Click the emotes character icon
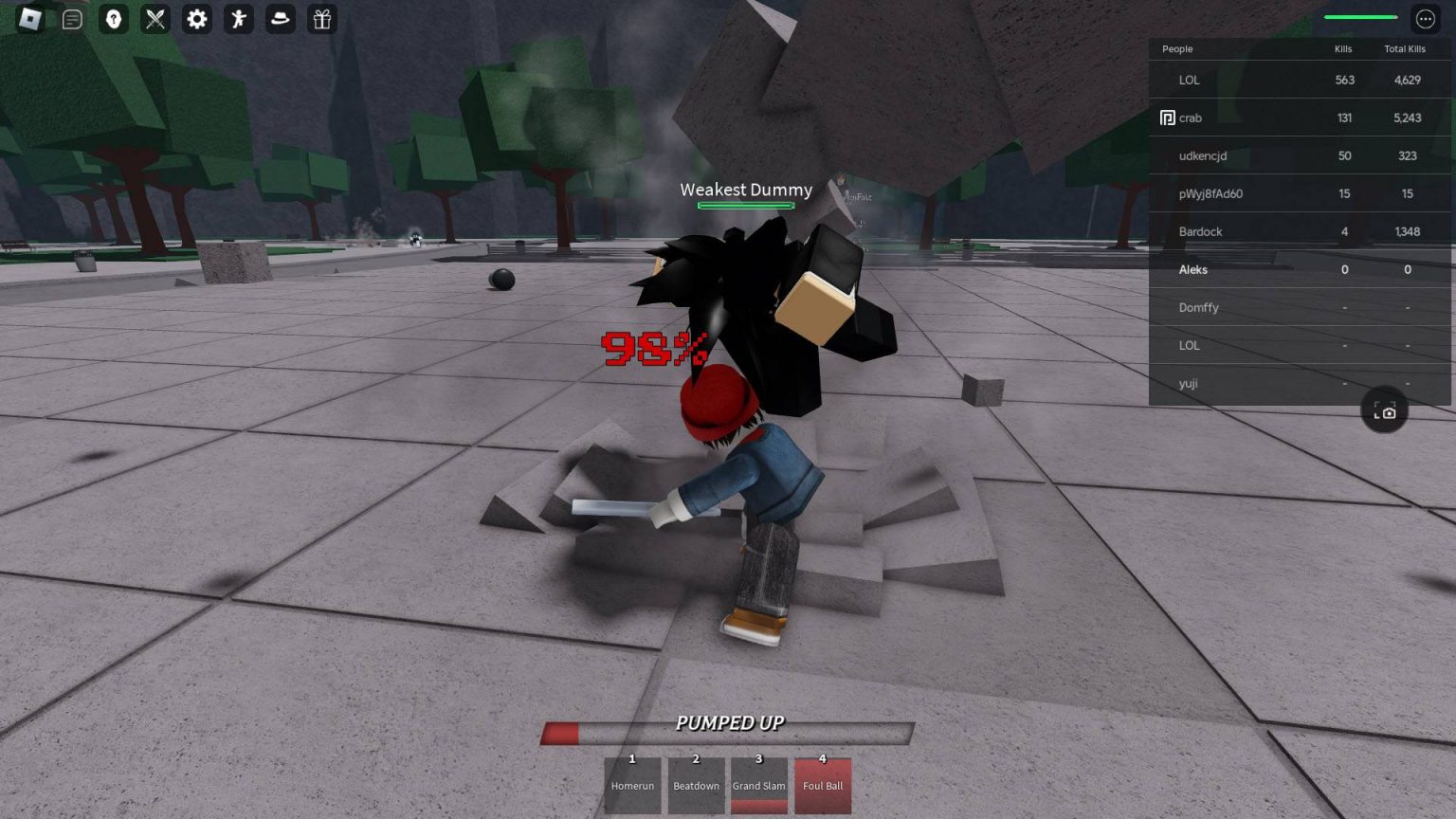The width and height of the screenshot is (1456, 819). (x=238, y=19)
